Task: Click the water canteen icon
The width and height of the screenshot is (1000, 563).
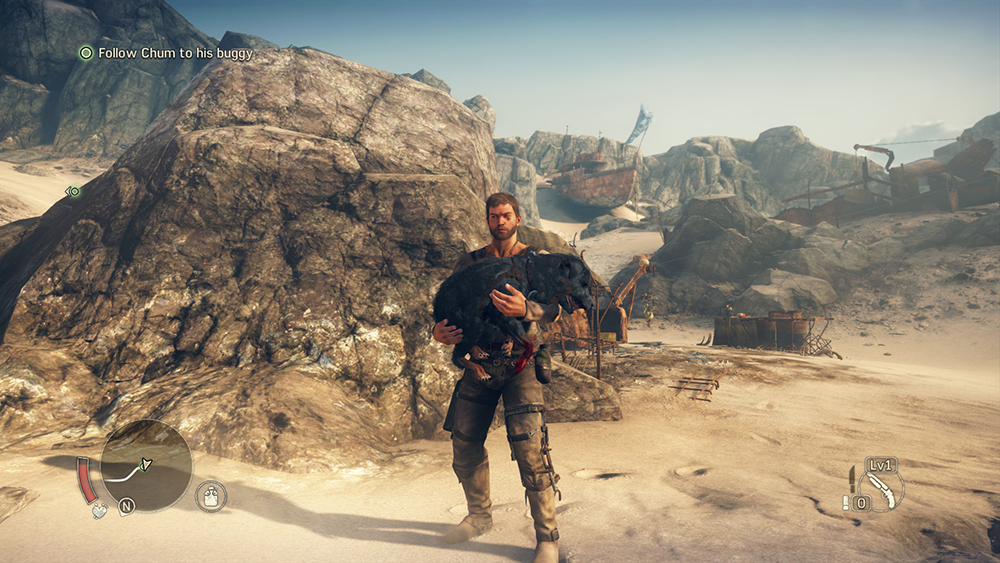Action: coord(211,495)
